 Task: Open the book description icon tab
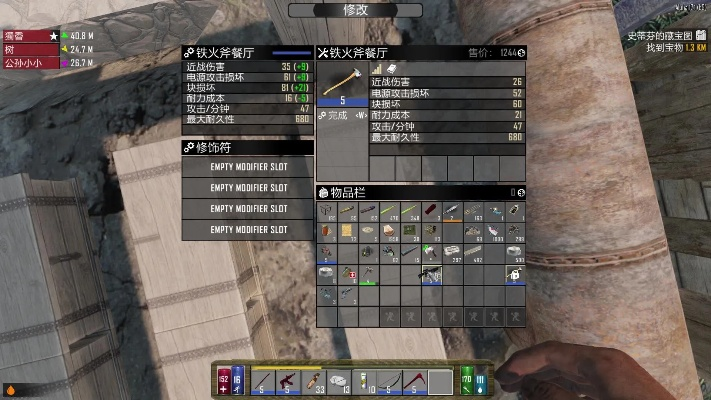point(391,68)
